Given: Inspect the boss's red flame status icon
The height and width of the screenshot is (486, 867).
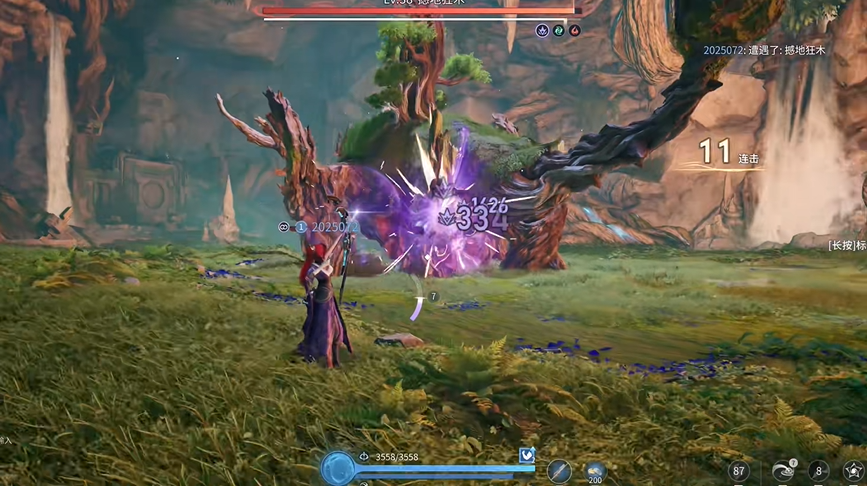Looking at the screenshot, I should [575, 31].
